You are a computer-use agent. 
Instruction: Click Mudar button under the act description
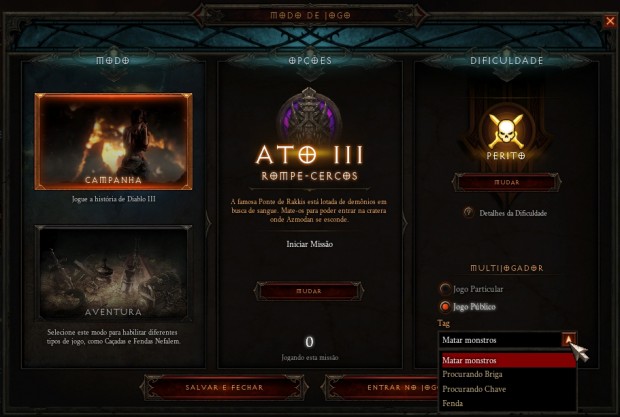(309, 291)
